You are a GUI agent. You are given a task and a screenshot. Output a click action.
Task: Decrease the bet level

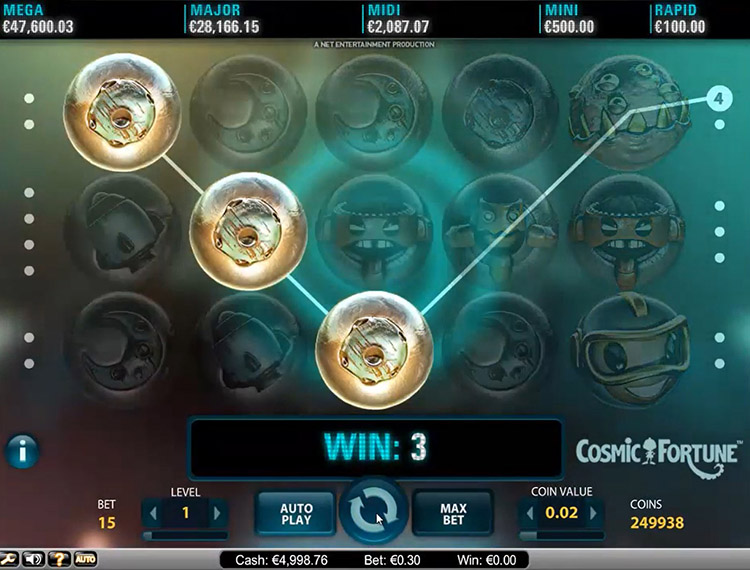tap(152, 514)
